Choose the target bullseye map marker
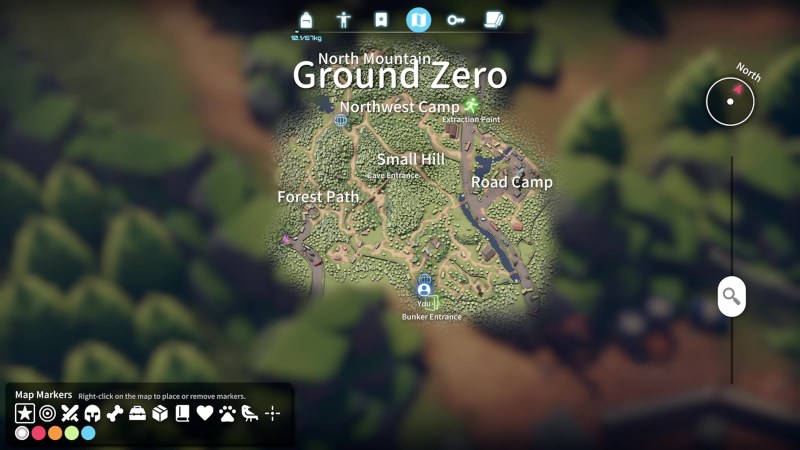Image resolution: width=800 pixels, height=450 pixels. (x=48, y=413)
